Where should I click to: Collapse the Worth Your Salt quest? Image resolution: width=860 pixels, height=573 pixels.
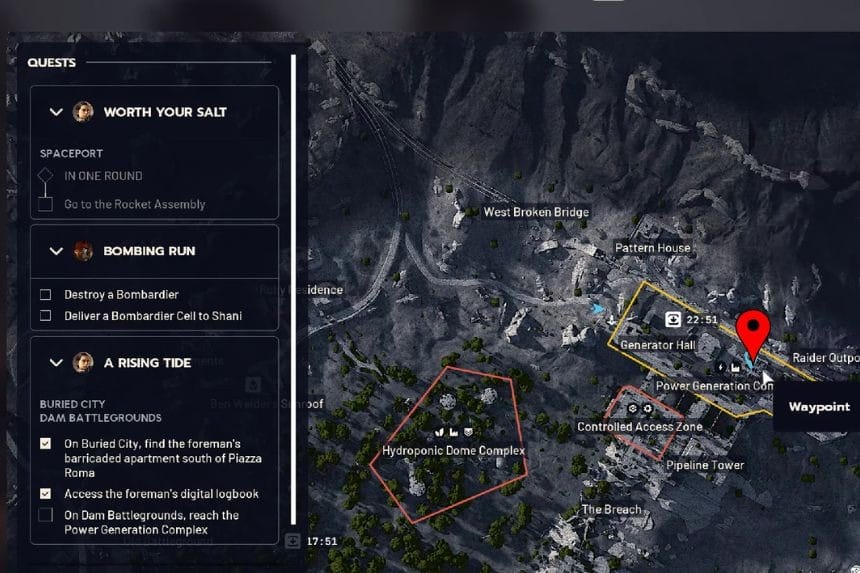(x=56, y=112)
